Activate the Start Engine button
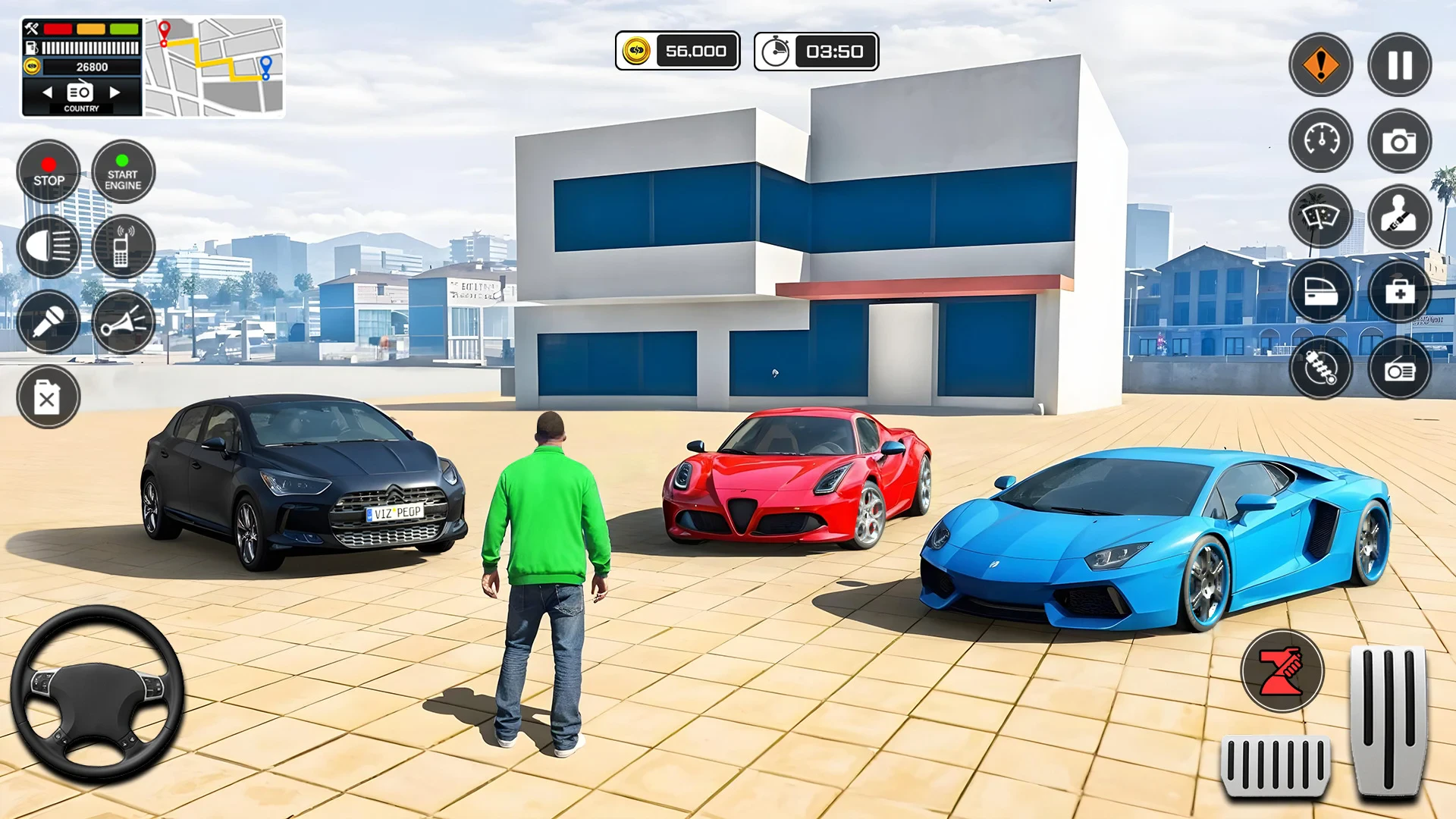This screenshot has width=1456, height=819. tap(123, 172)
